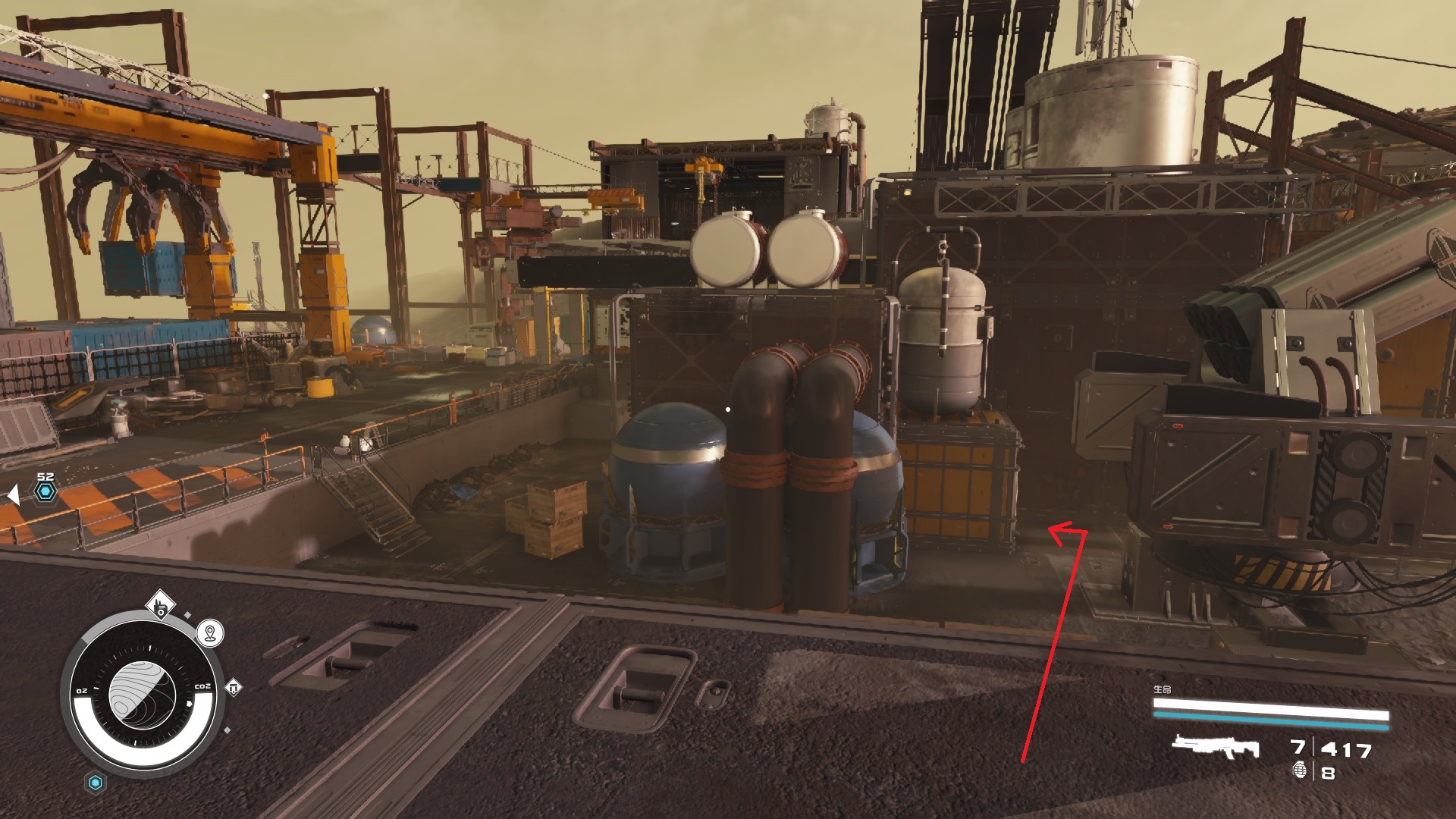Select the blue hexagon icon below the compass

pyautogui.click(x=96, y=783)
